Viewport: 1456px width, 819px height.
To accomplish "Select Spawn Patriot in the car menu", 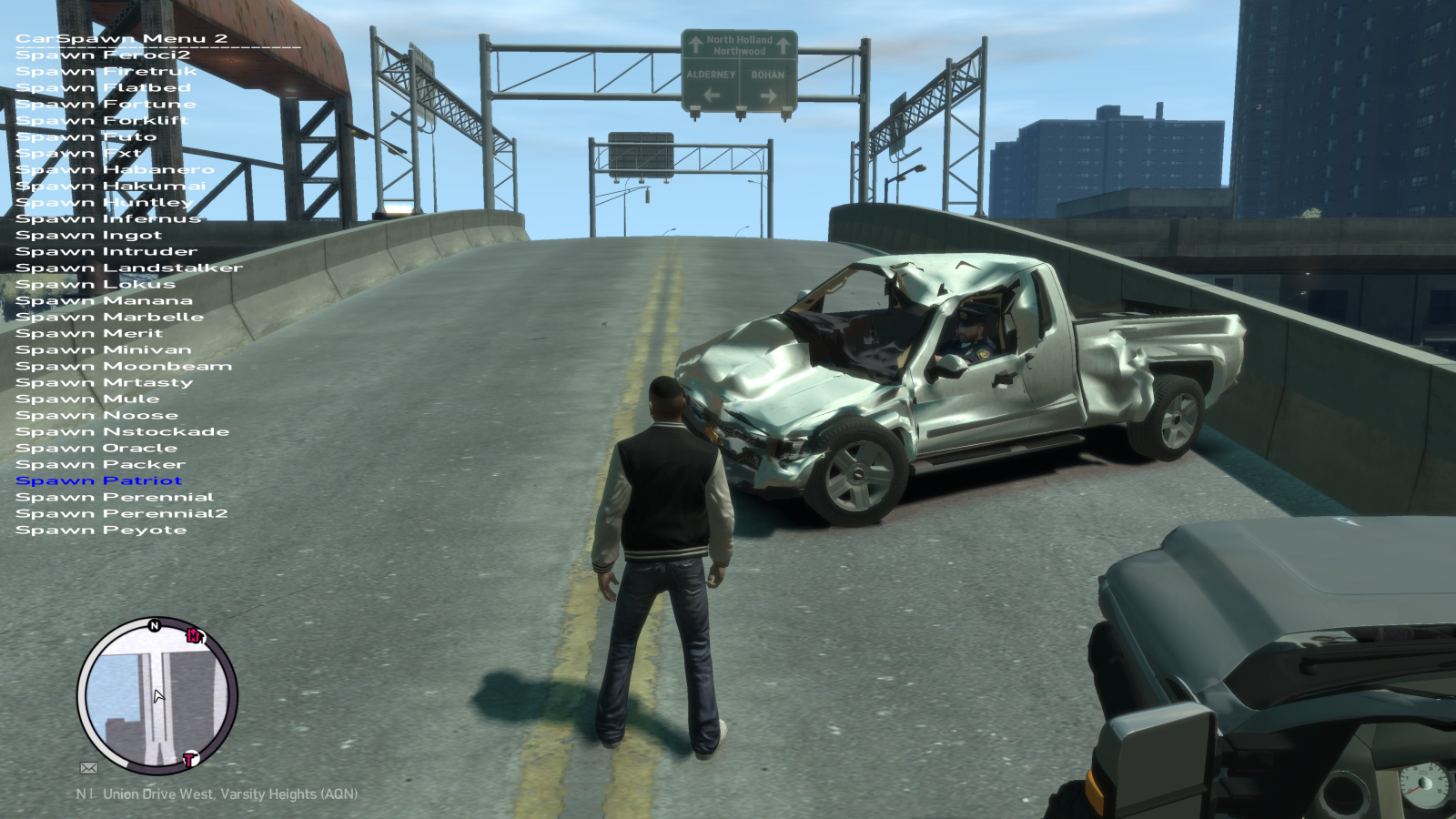I will click(99, 480).
